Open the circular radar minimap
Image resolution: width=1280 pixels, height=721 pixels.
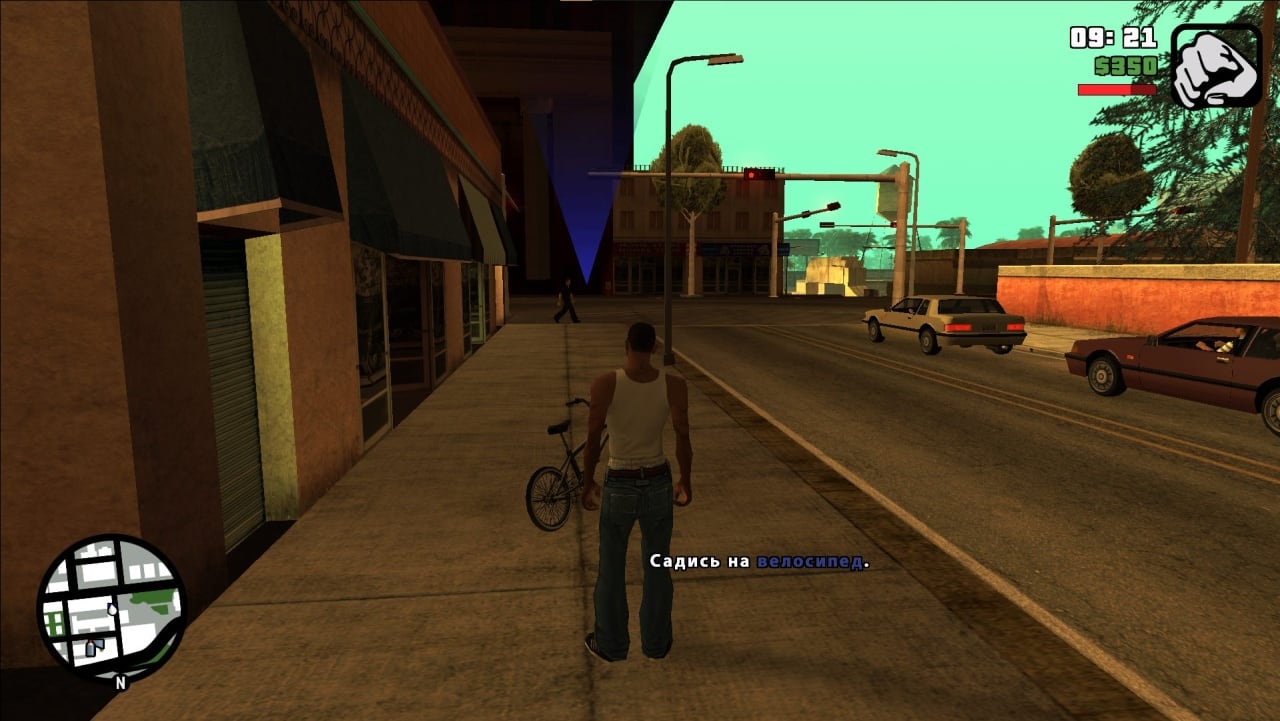click(x=111, y=608)
